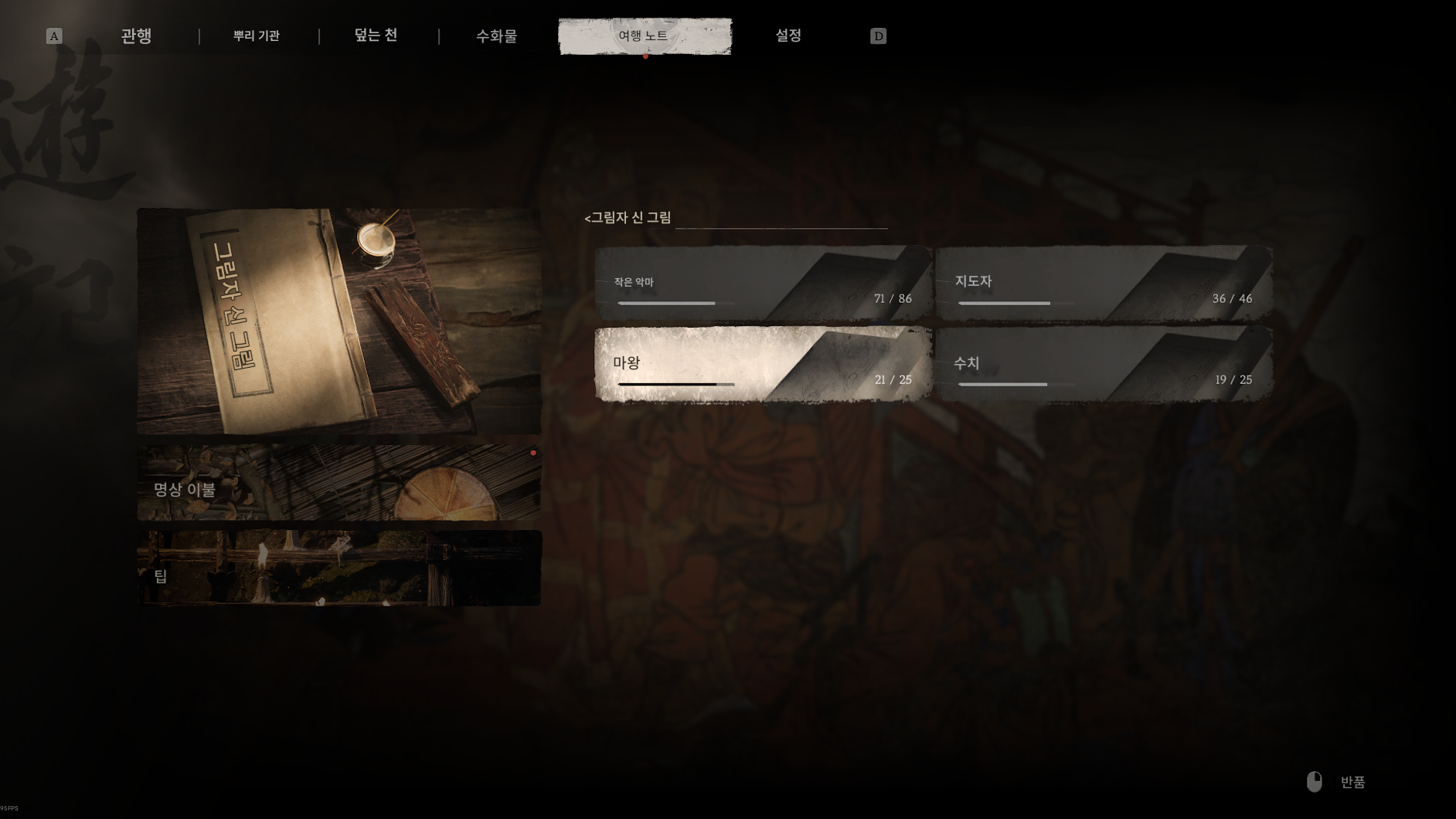Open the 그림자 신 그림 book panel
This screenshot has height=819, width=1456.
coord(338,321)
